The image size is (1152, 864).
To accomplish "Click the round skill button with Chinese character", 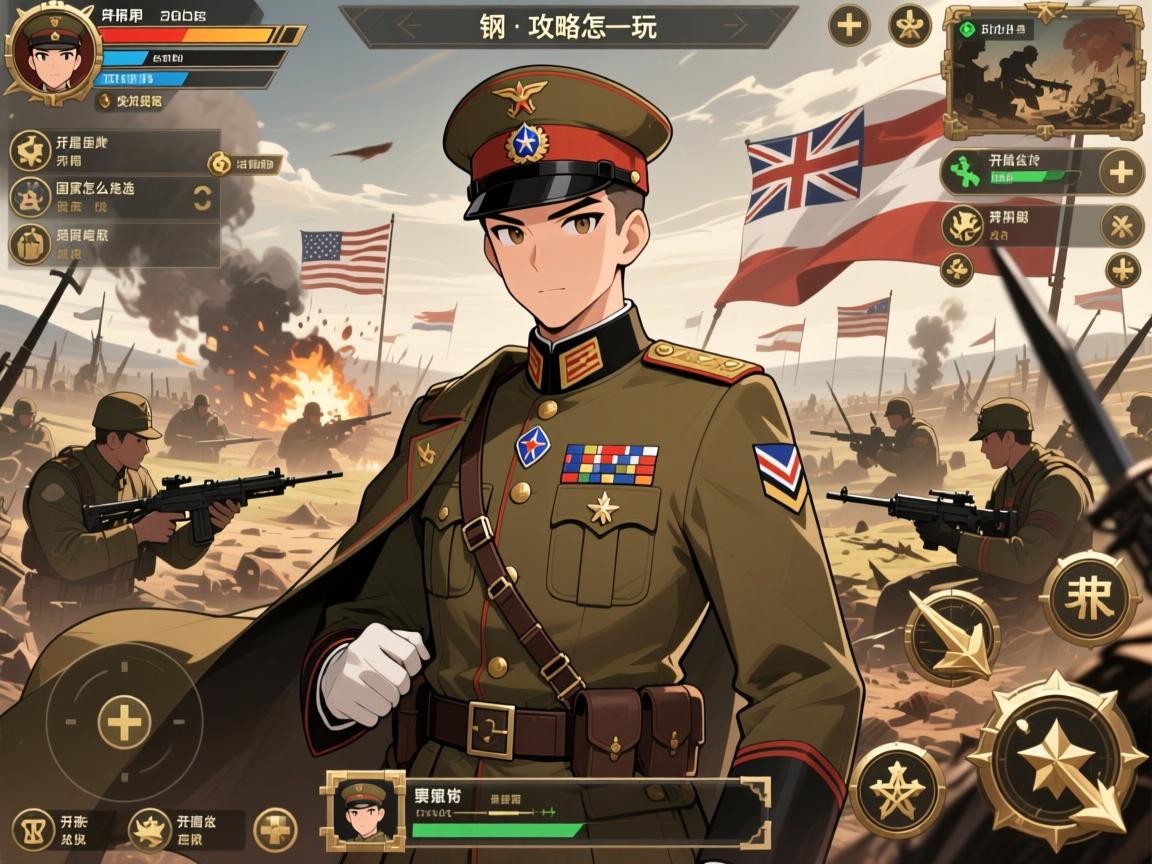I will [x=1089, y=599].
